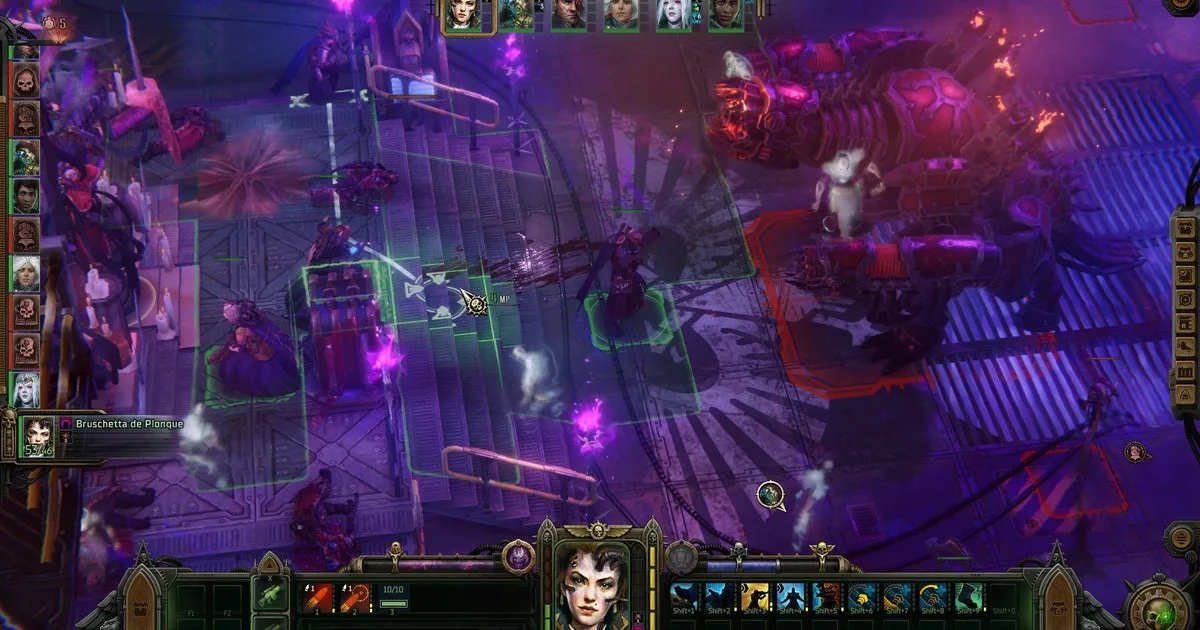This screenshot has height=630, width=1200.
Task: Use the Shift+1 ability slot
Action: tap(685, 598)
